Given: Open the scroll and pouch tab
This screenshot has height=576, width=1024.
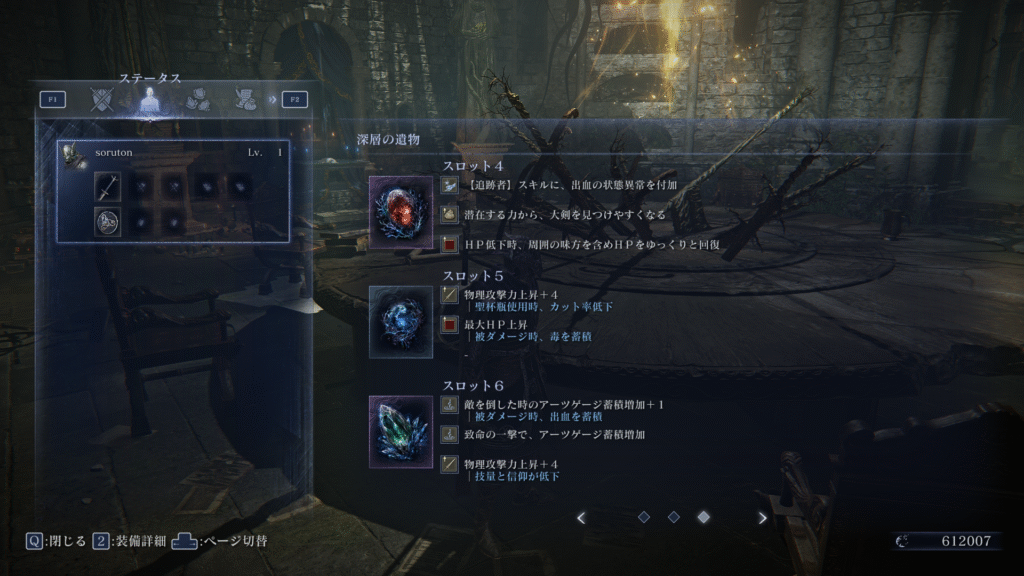Looking at the screenshot, I should pos(243,99).
